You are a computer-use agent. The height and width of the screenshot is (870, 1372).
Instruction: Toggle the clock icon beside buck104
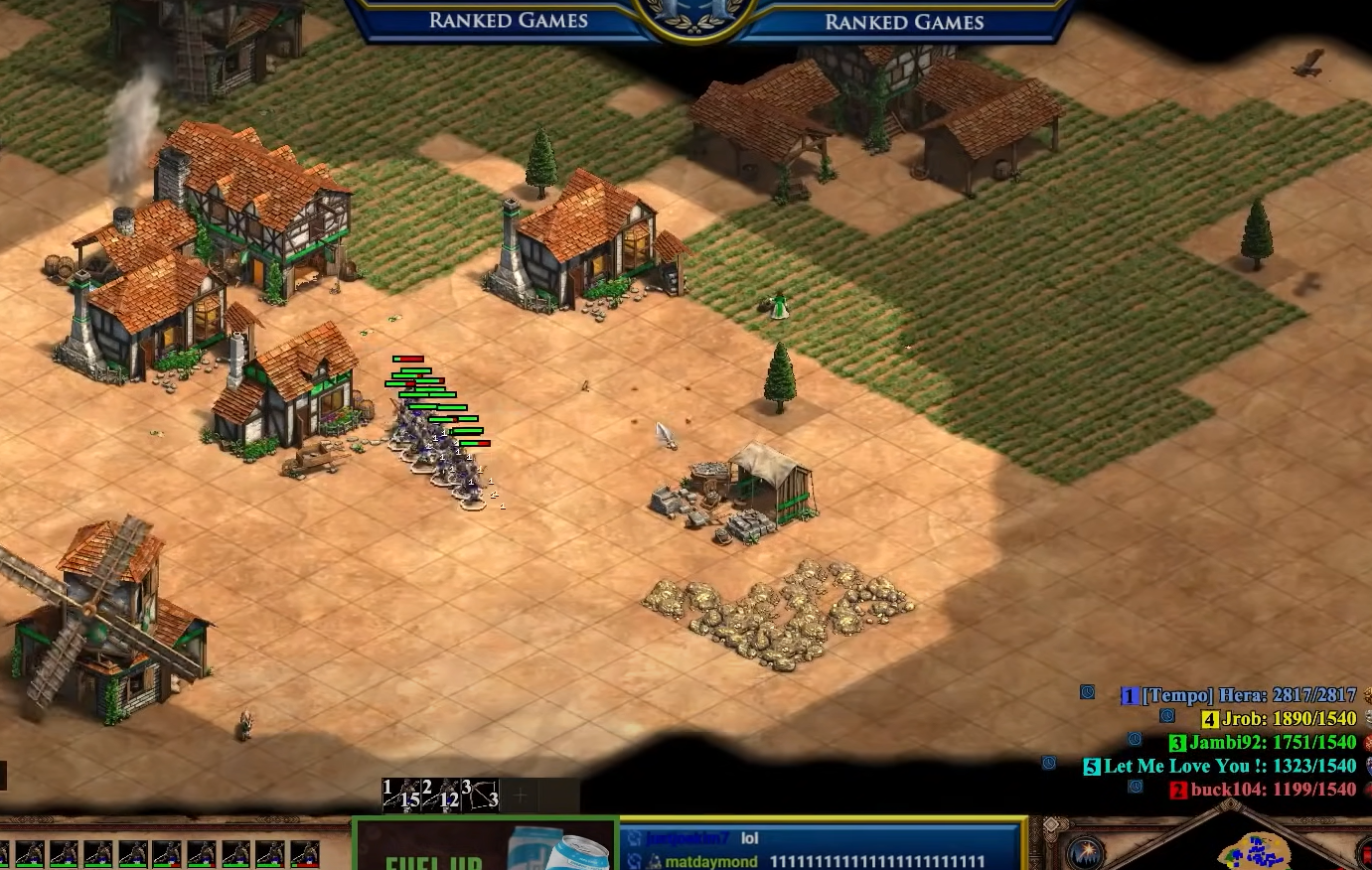tap(1137, 786)
